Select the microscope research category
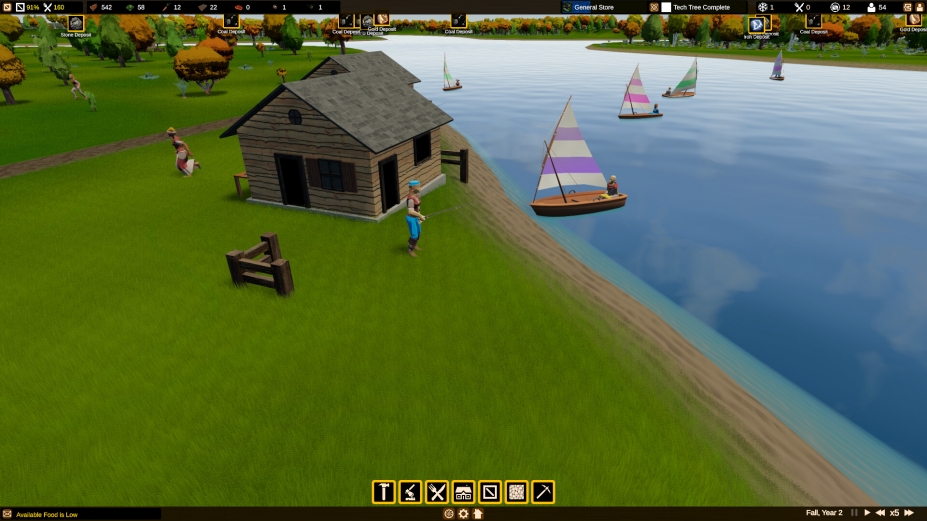This screenshot has width=927, height=521. click(x=410, y=492)
